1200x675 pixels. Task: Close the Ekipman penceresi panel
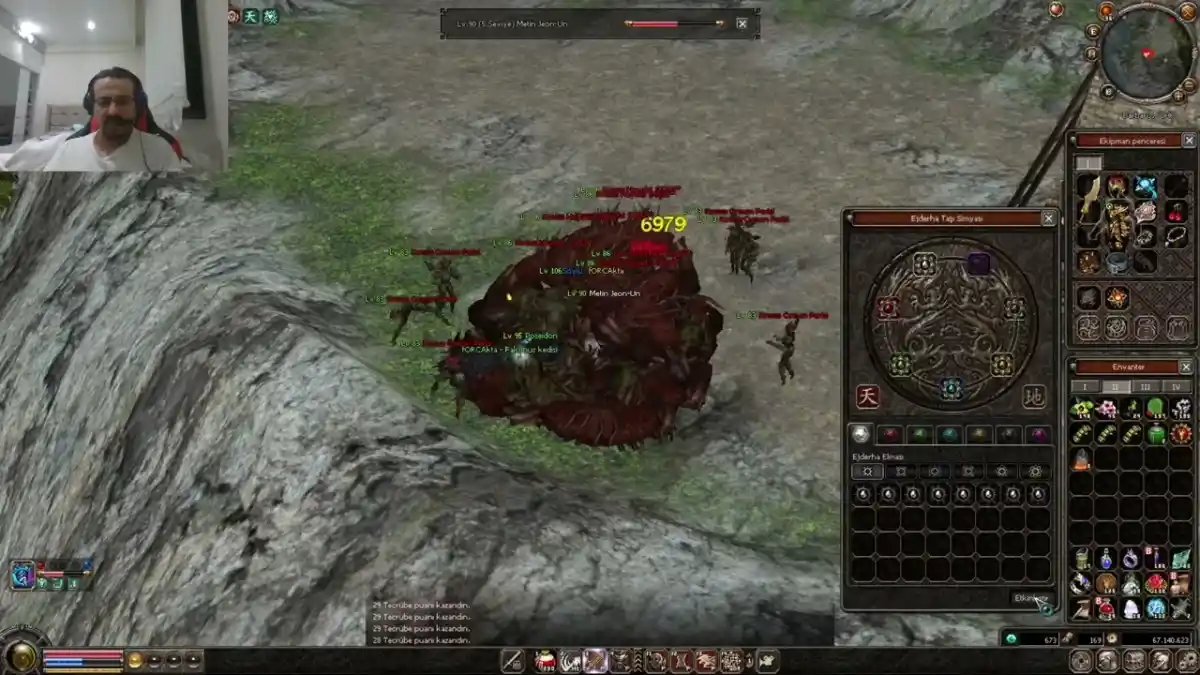[1188, 141]
